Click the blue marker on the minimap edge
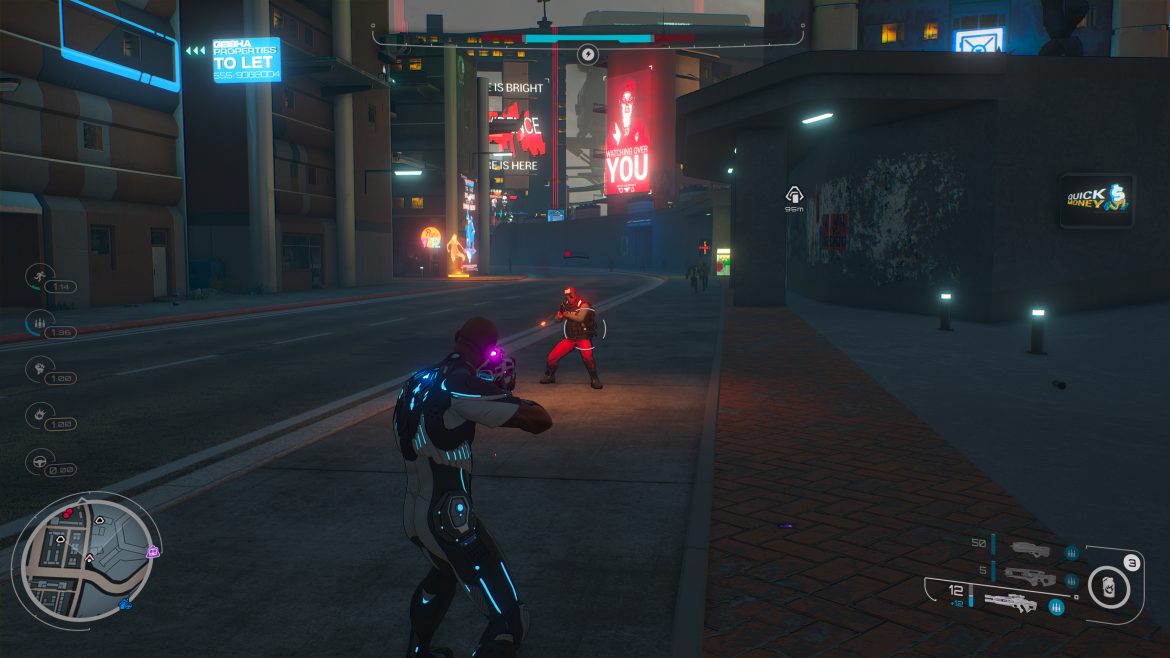 tap(126, 603)
